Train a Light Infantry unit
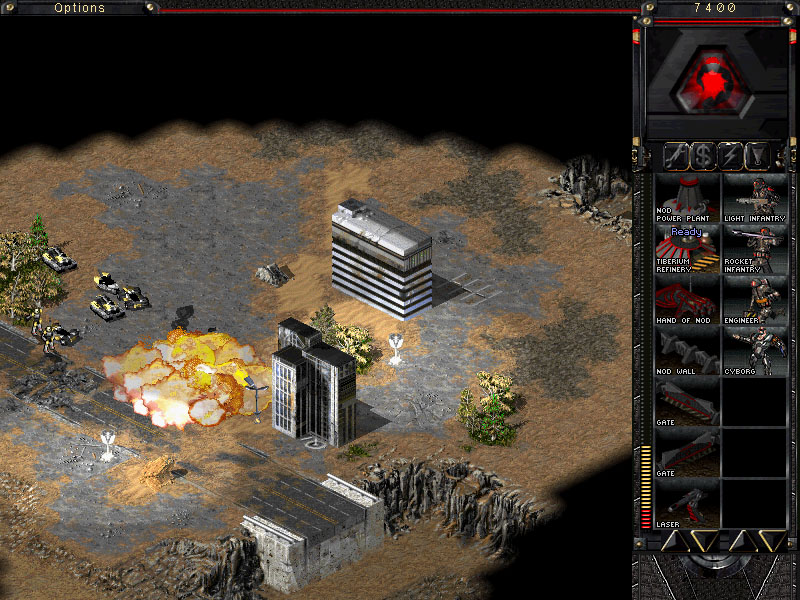The width and height of the screenshot is (800, 600). [755, 198]
